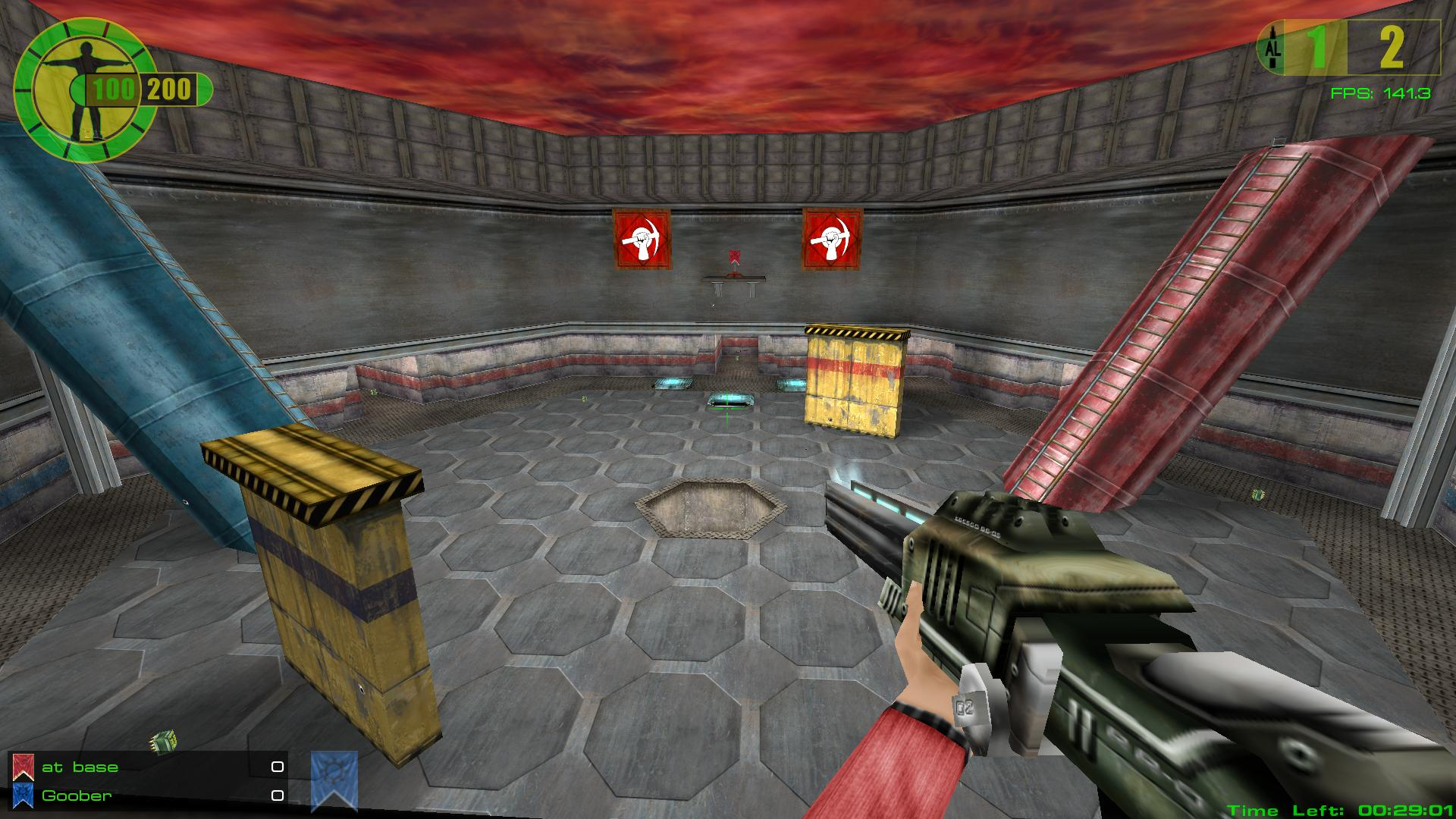Click the large blue flag carried indicator

334,780
